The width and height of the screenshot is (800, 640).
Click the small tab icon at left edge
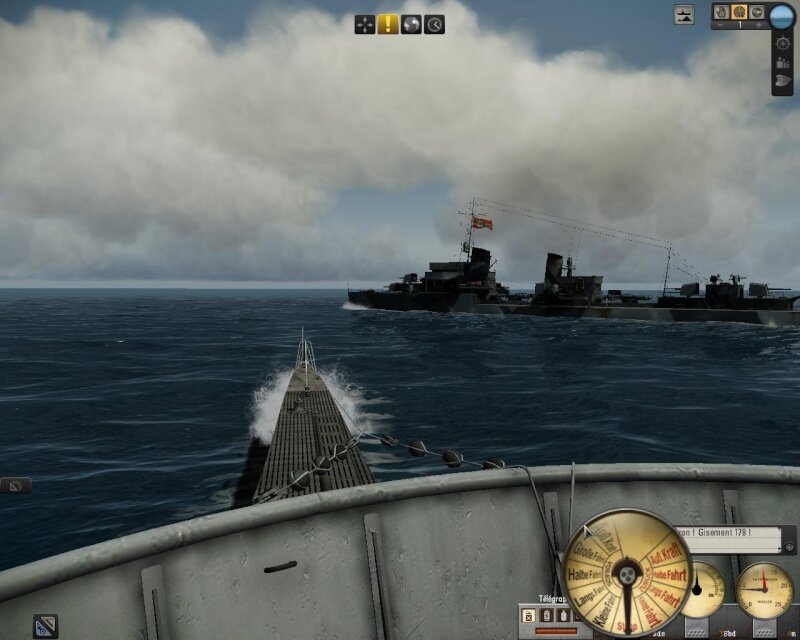click(x=15, y=486)
